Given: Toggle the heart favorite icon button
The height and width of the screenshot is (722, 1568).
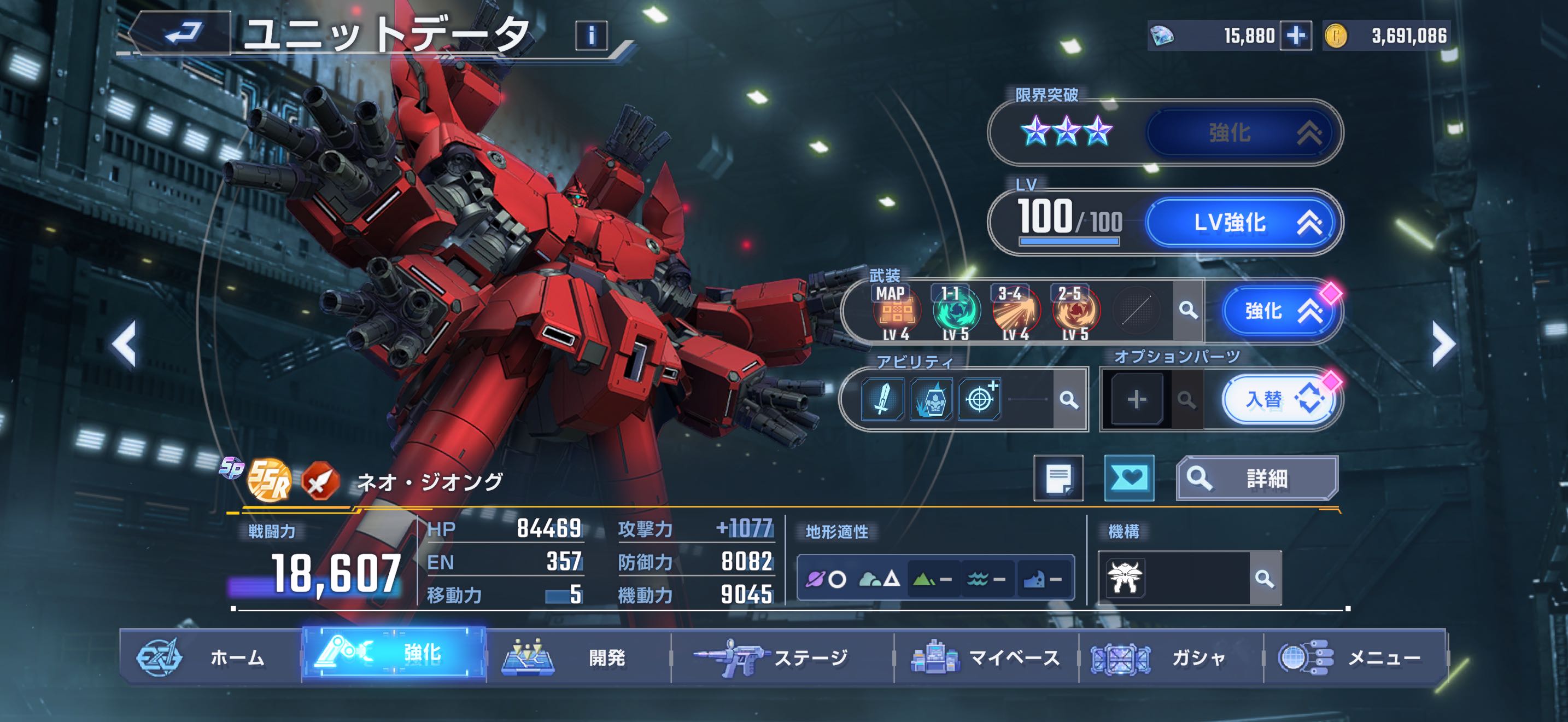Looking at the screenshot, I should click(1129, 479).
